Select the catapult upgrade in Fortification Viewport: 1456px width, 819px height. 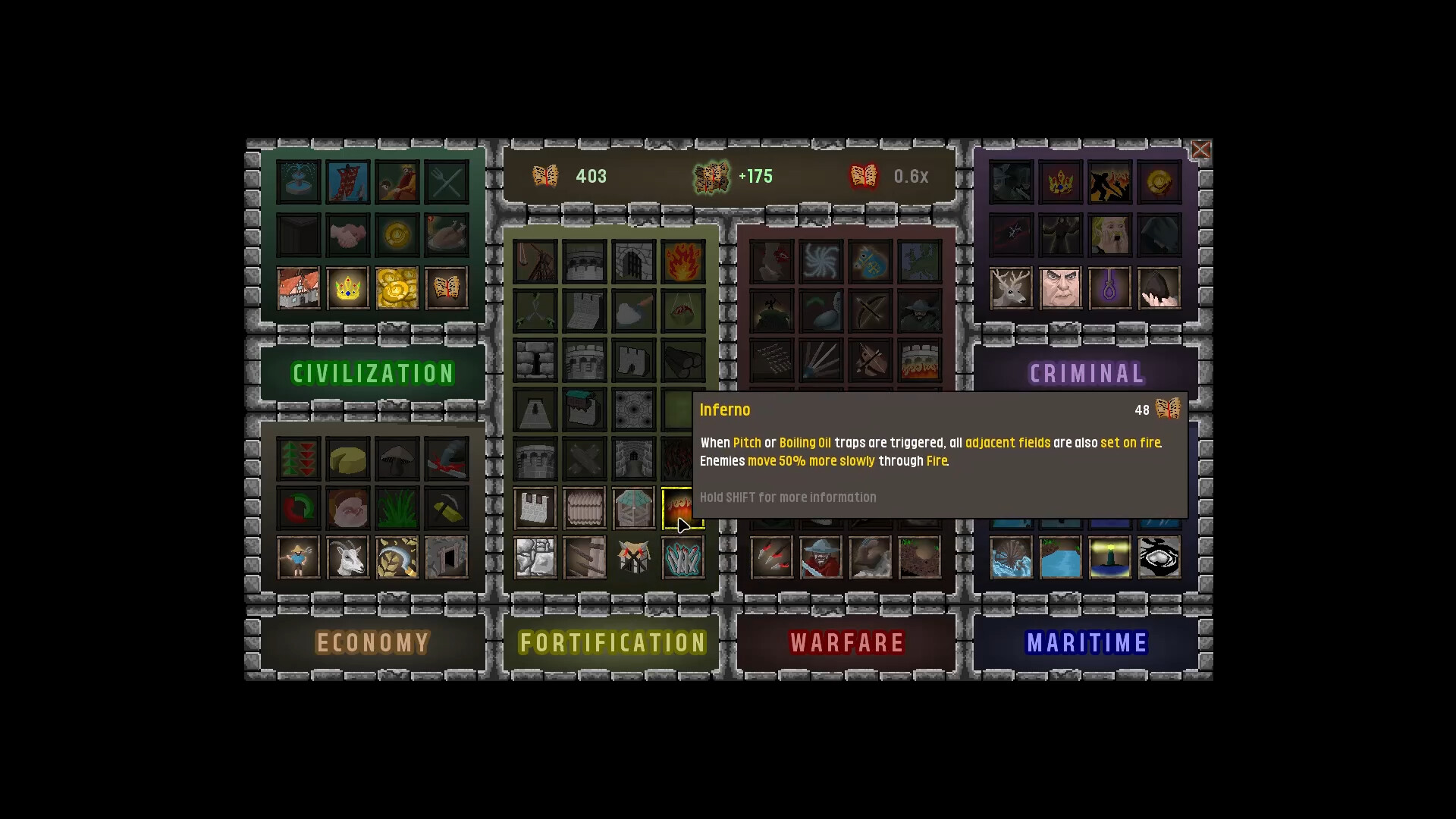pyautogui.click(x=535, y=260)
